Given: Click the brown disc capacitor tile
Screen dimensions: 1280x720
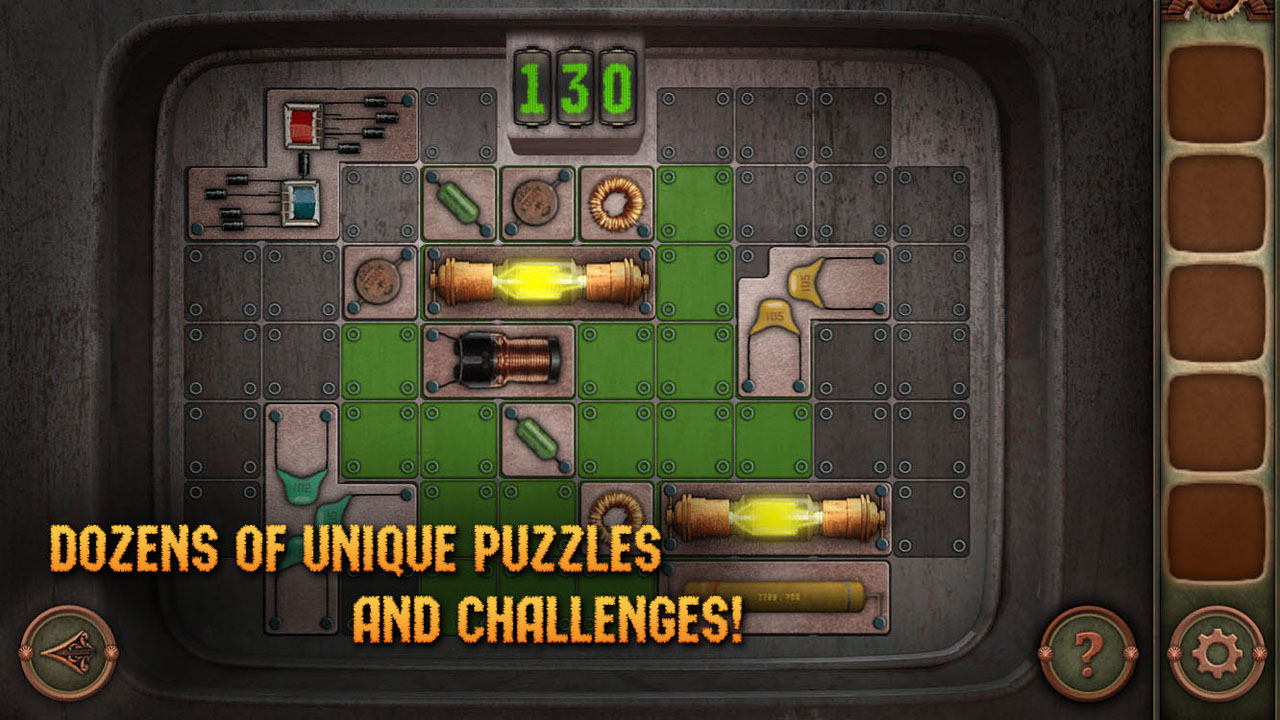Looking at the screenshot, I should (x=537, y=202).
